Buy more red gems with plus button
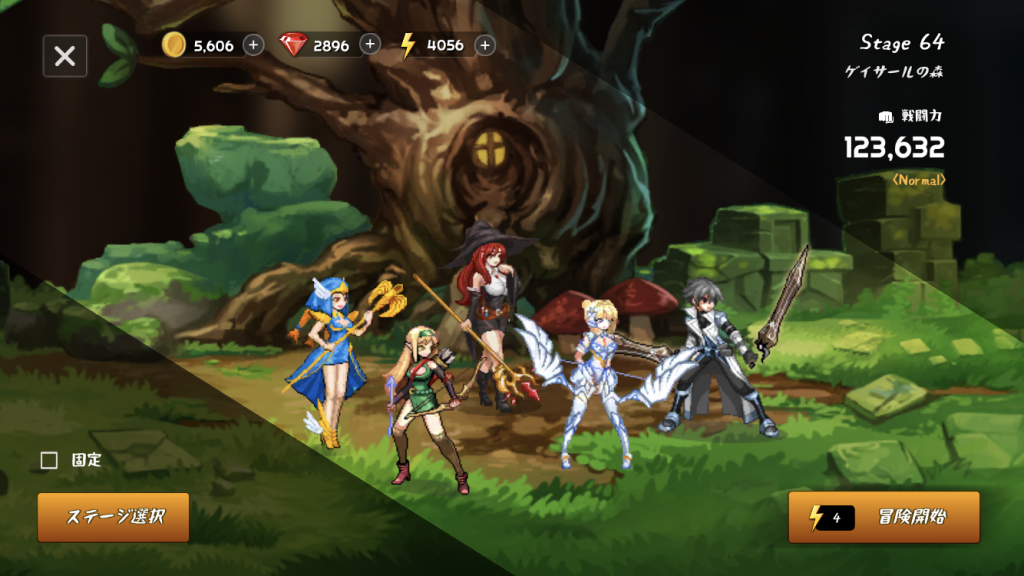This screenshot has width=1024, height=576. (370, 44)
